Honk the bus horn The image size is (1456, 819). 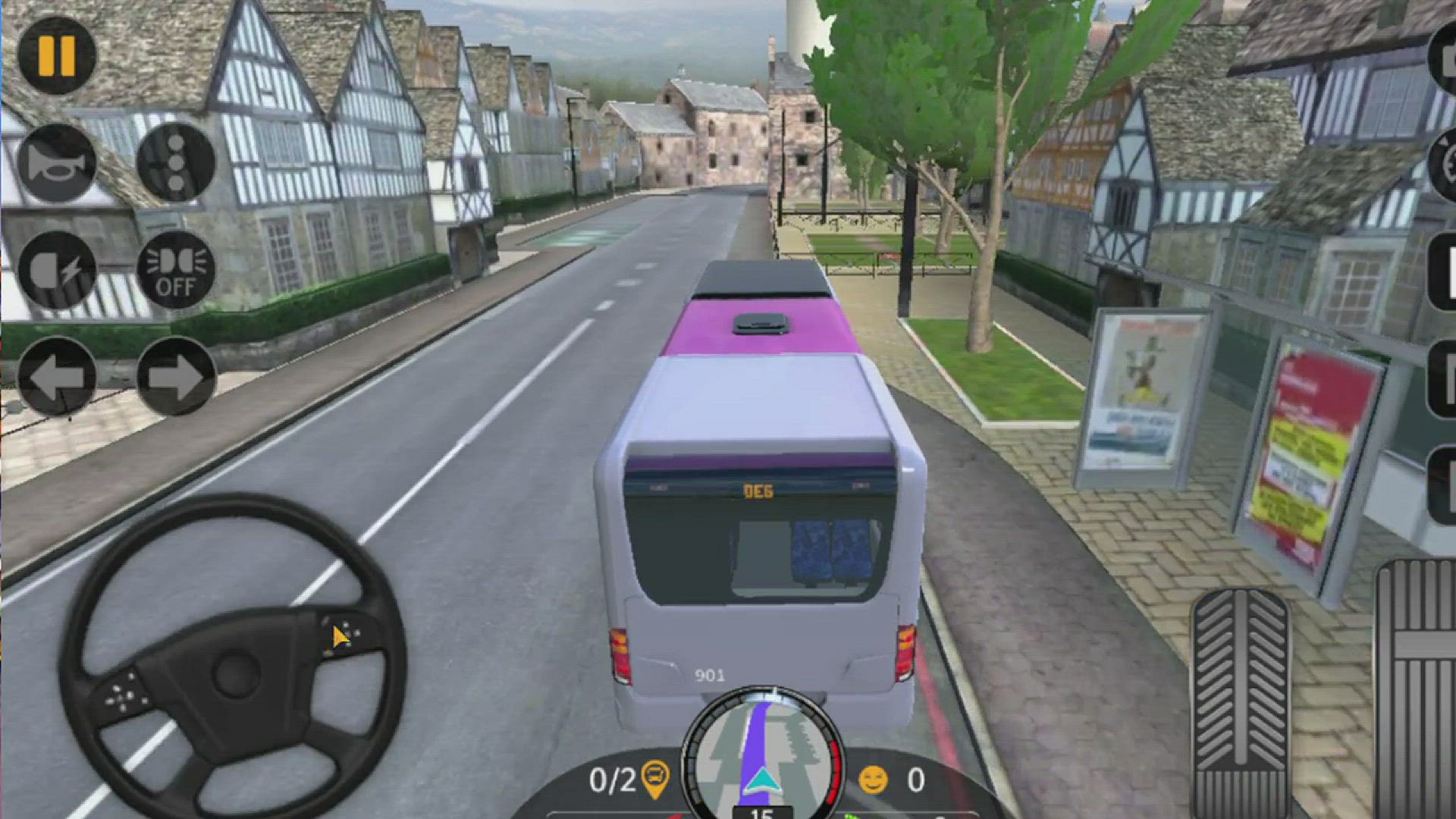point(59,162)
